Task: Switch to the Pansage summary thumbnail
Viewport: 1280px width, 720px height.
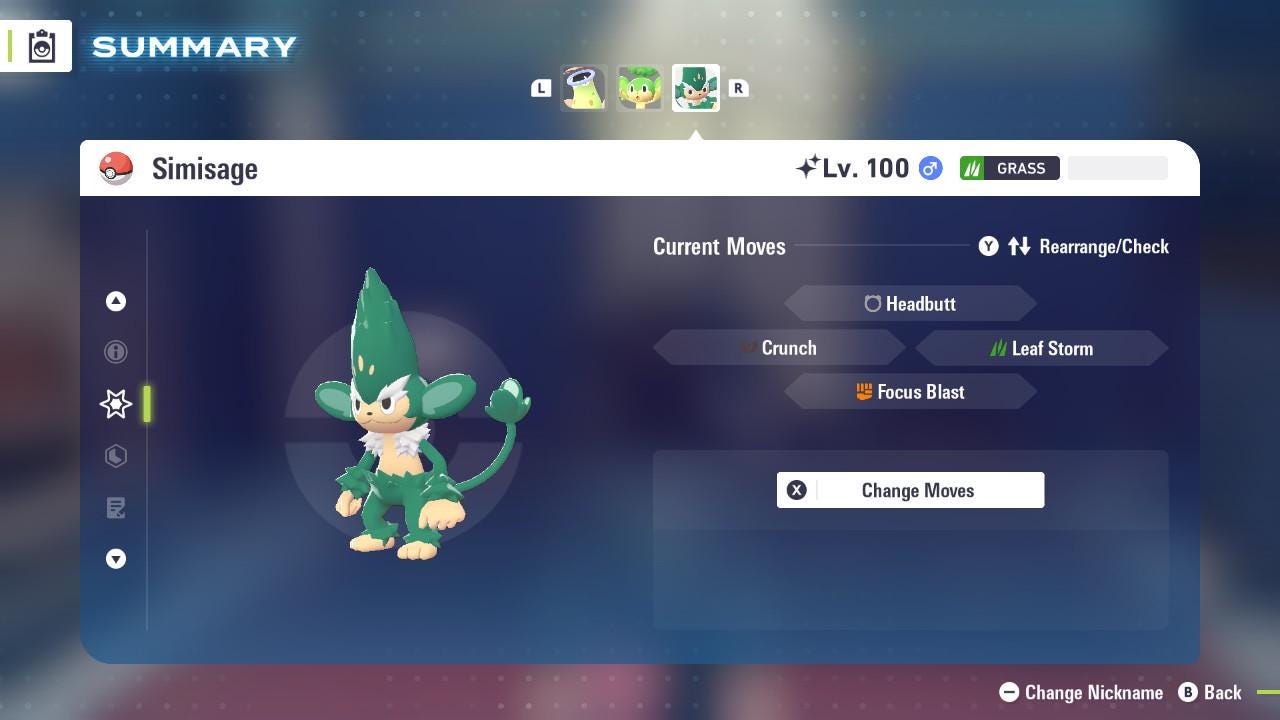Action: pos(639,88)
